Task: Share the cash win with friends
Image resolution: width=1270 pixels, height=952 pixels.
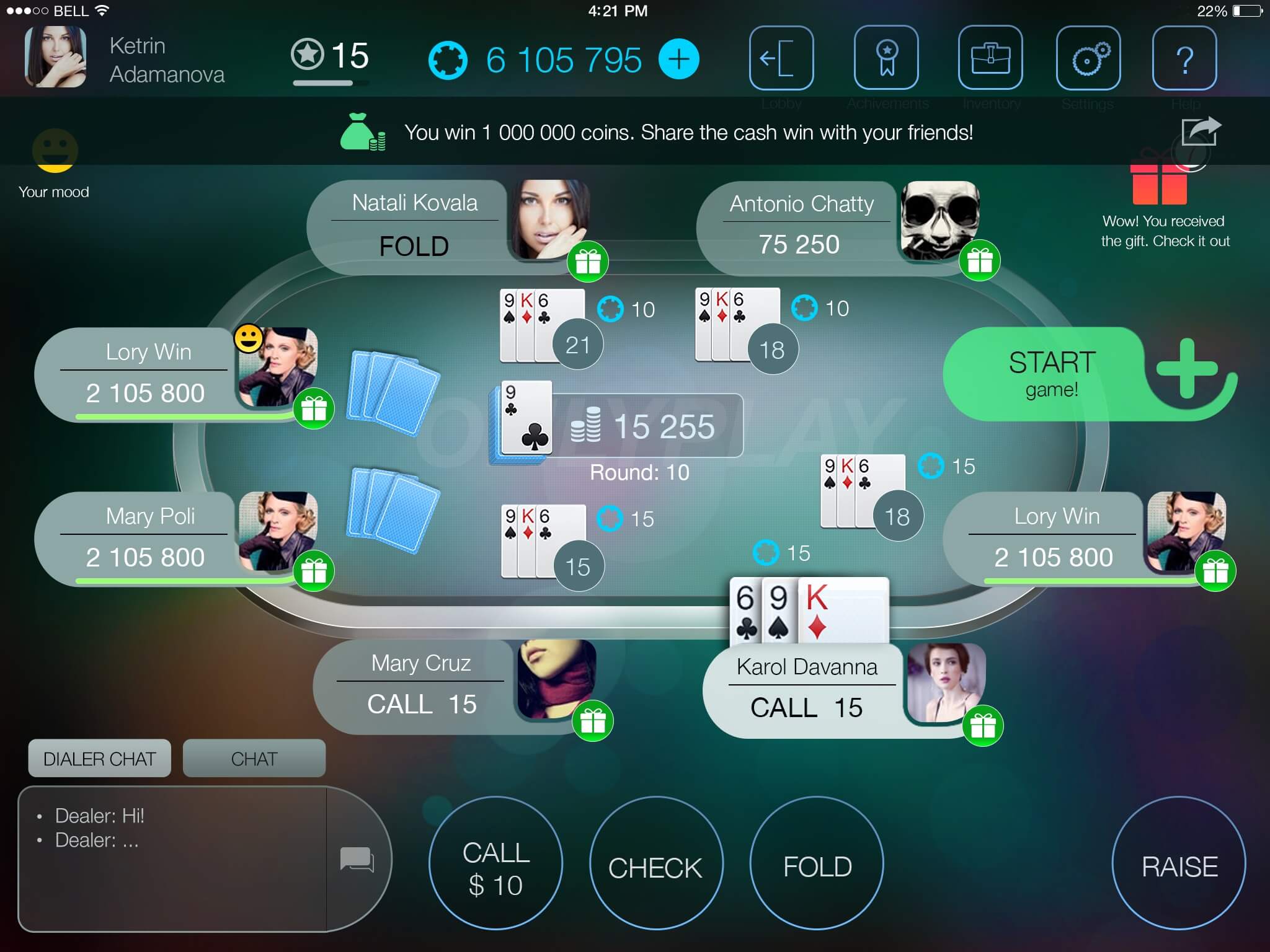Action: [x=1200, y=131]
